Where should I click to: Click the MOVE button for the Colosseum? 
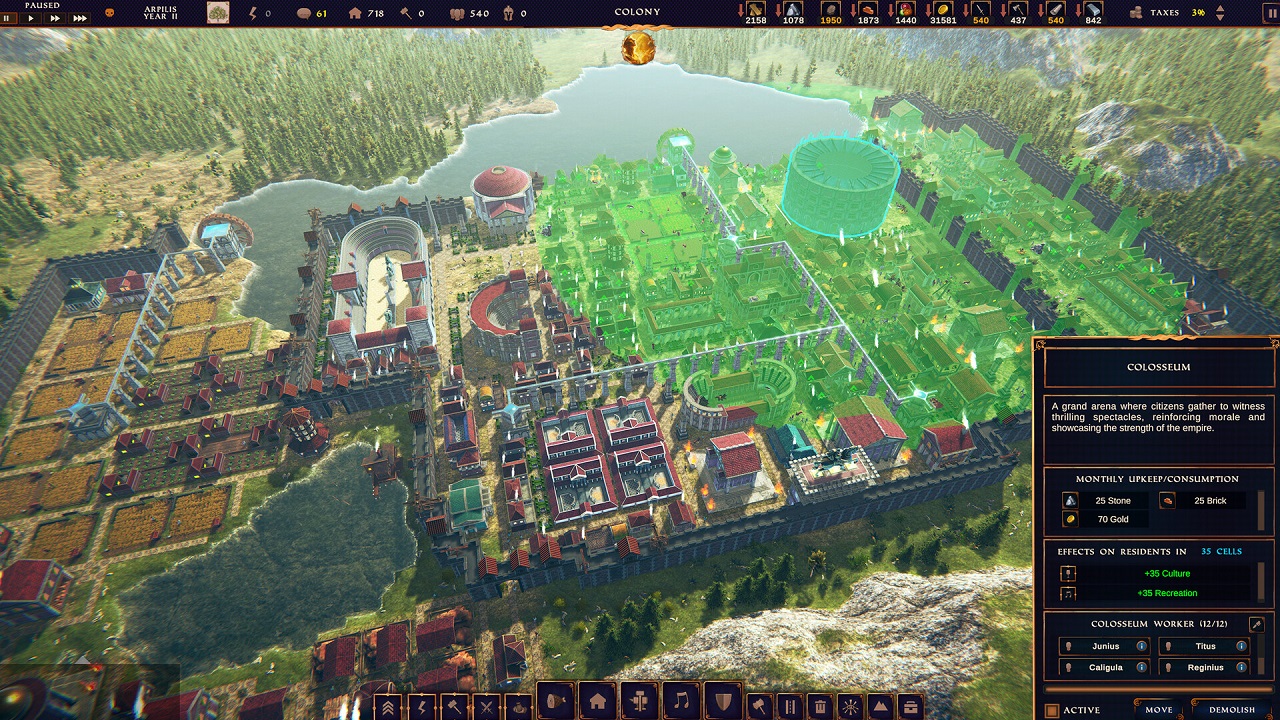(x=1158, y=710)
